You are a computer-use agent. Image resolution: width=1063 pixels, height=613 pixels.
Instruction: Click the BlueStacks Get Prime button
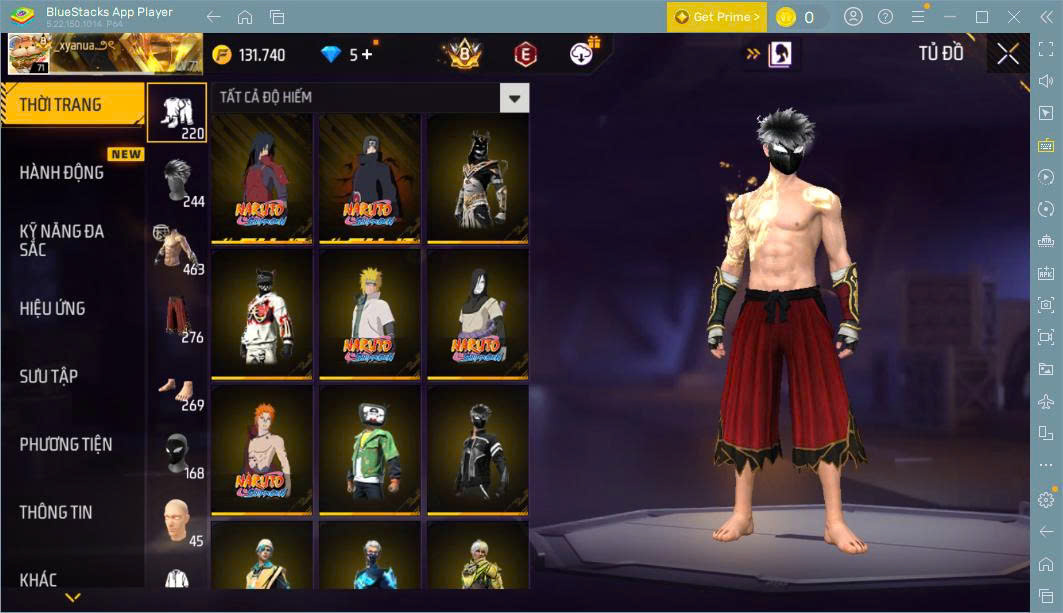(x=717, y=17)
